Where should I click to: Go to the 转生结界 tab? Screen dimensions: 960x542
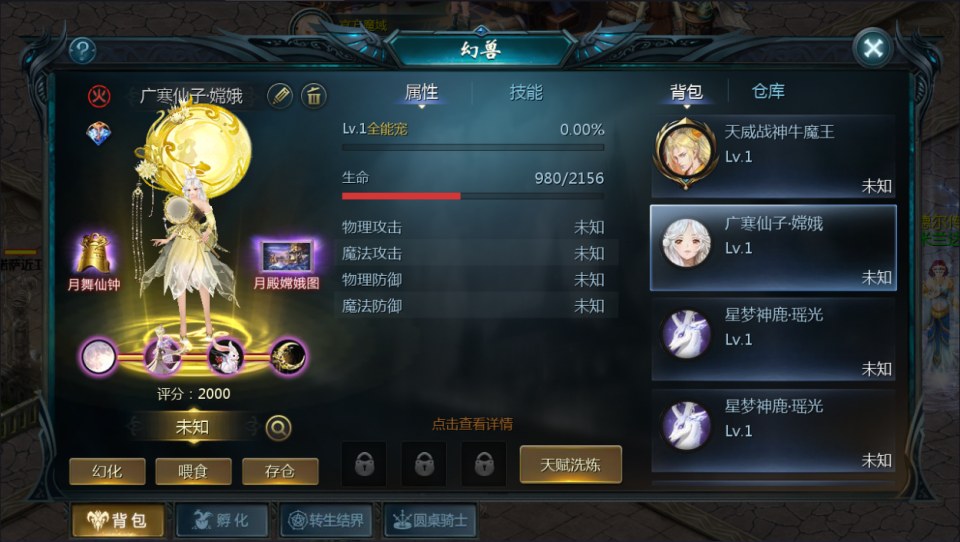click(x=328, y=520)
